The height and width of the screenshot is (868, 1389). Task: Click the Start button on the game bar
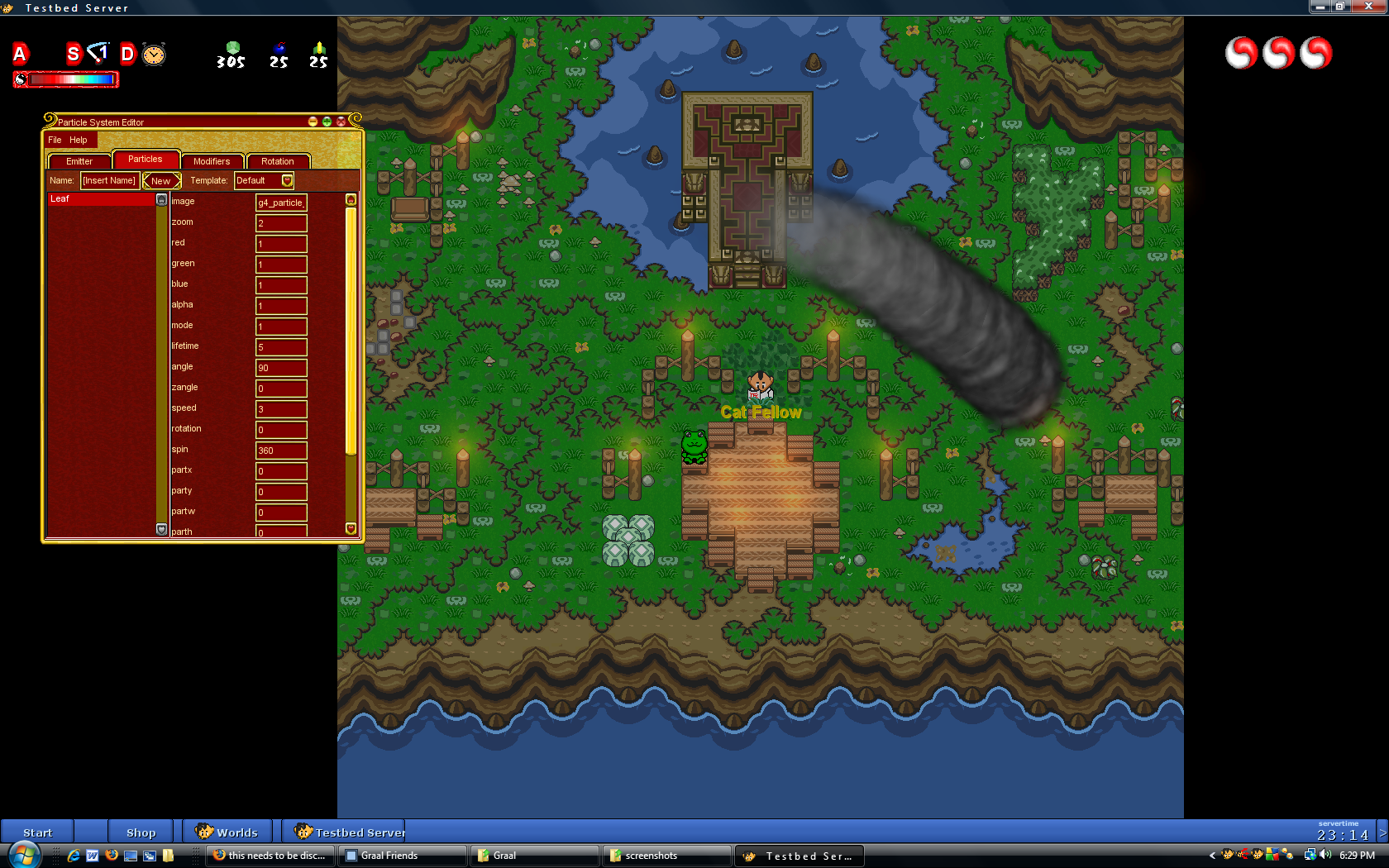pos(37,832)
